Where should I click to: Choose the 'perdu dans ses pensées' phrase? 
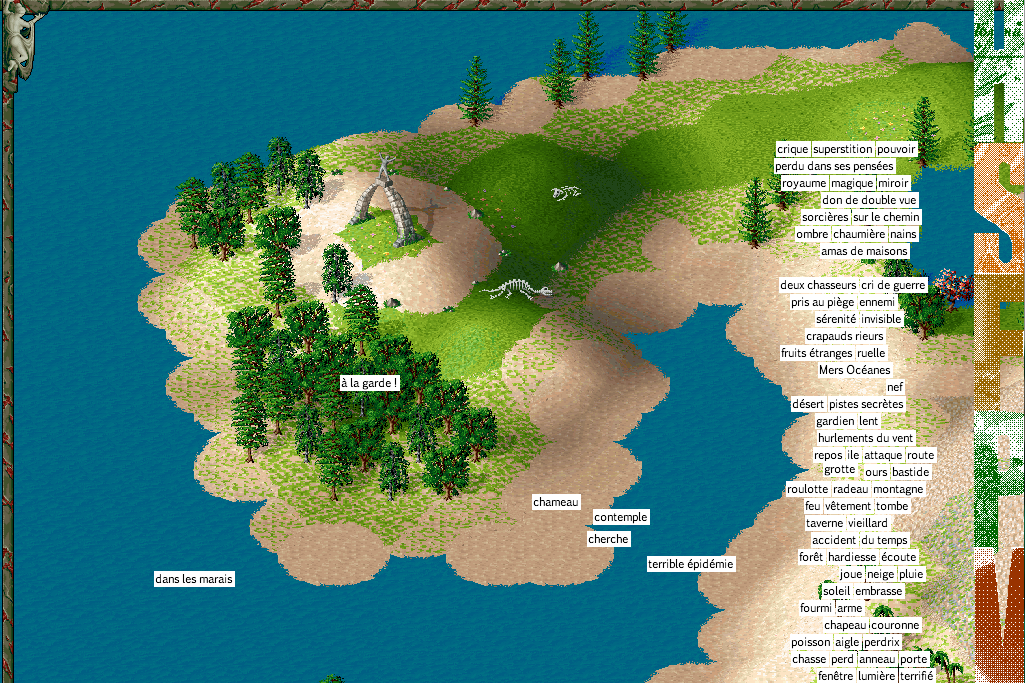click(834, 166)
